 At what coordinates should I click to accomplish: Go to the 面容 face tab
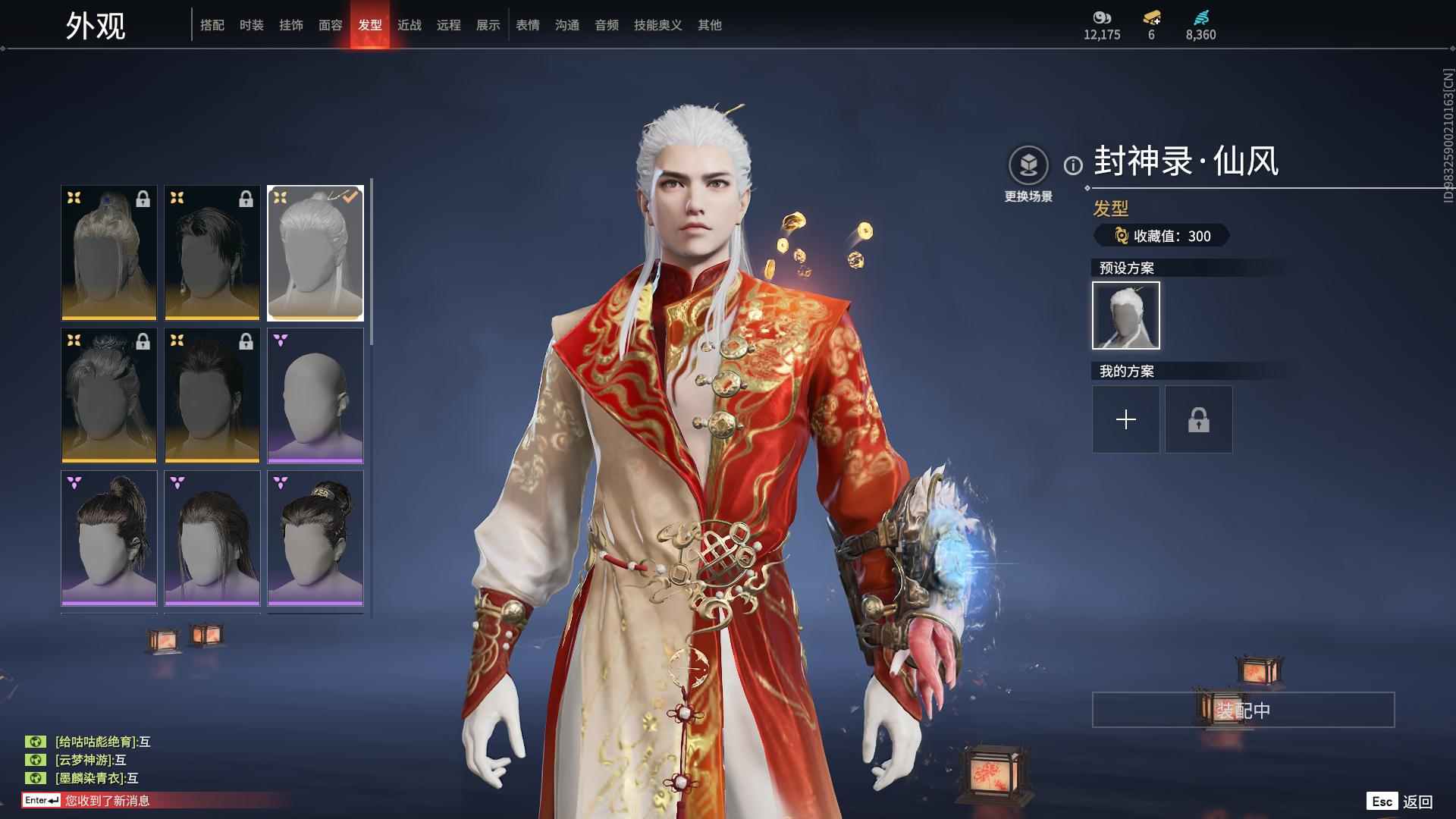tap(331, 25)
